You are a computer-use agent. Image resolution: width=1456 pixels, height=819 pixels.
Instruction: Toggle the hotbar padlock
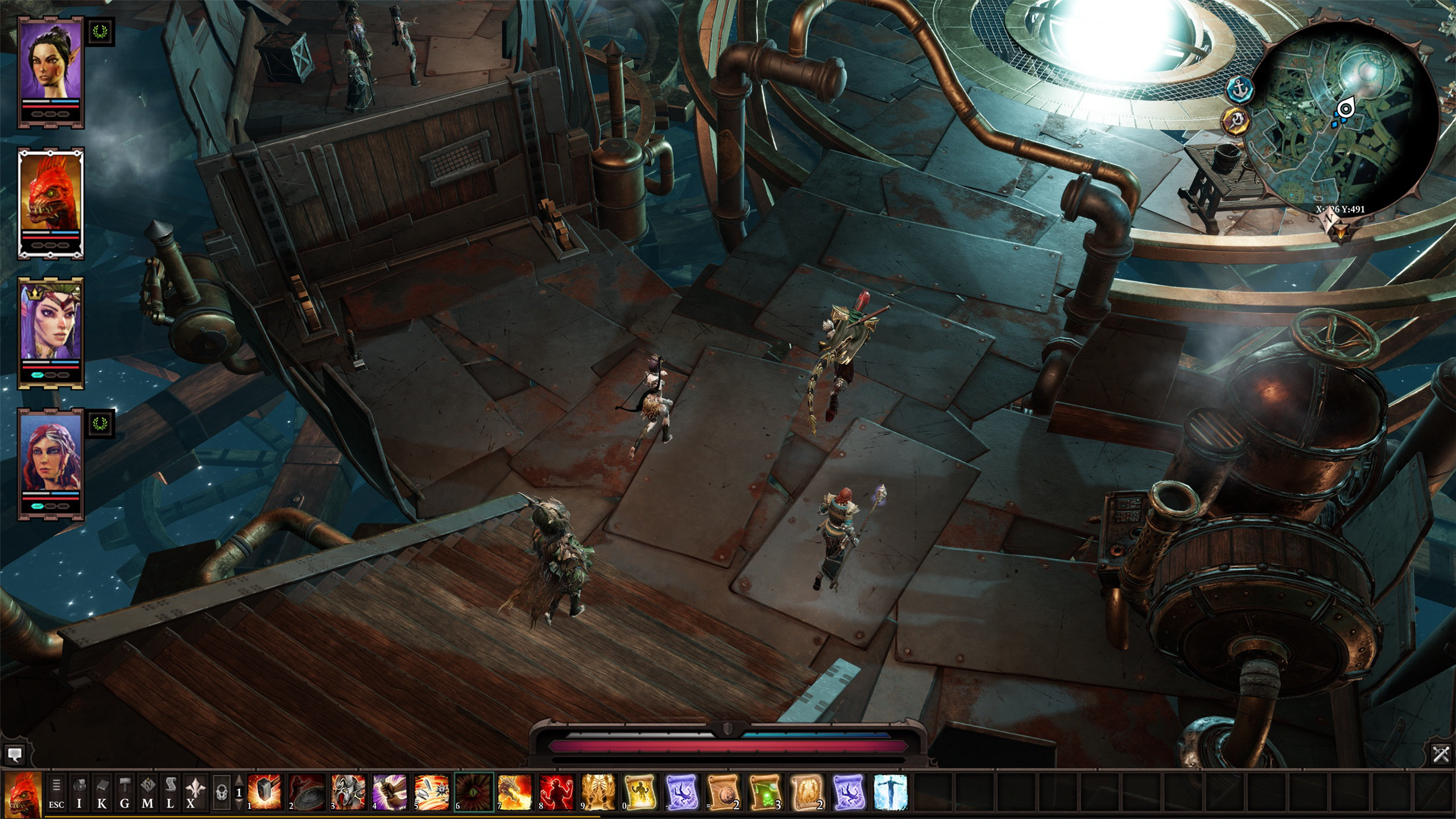click(221, 792)
